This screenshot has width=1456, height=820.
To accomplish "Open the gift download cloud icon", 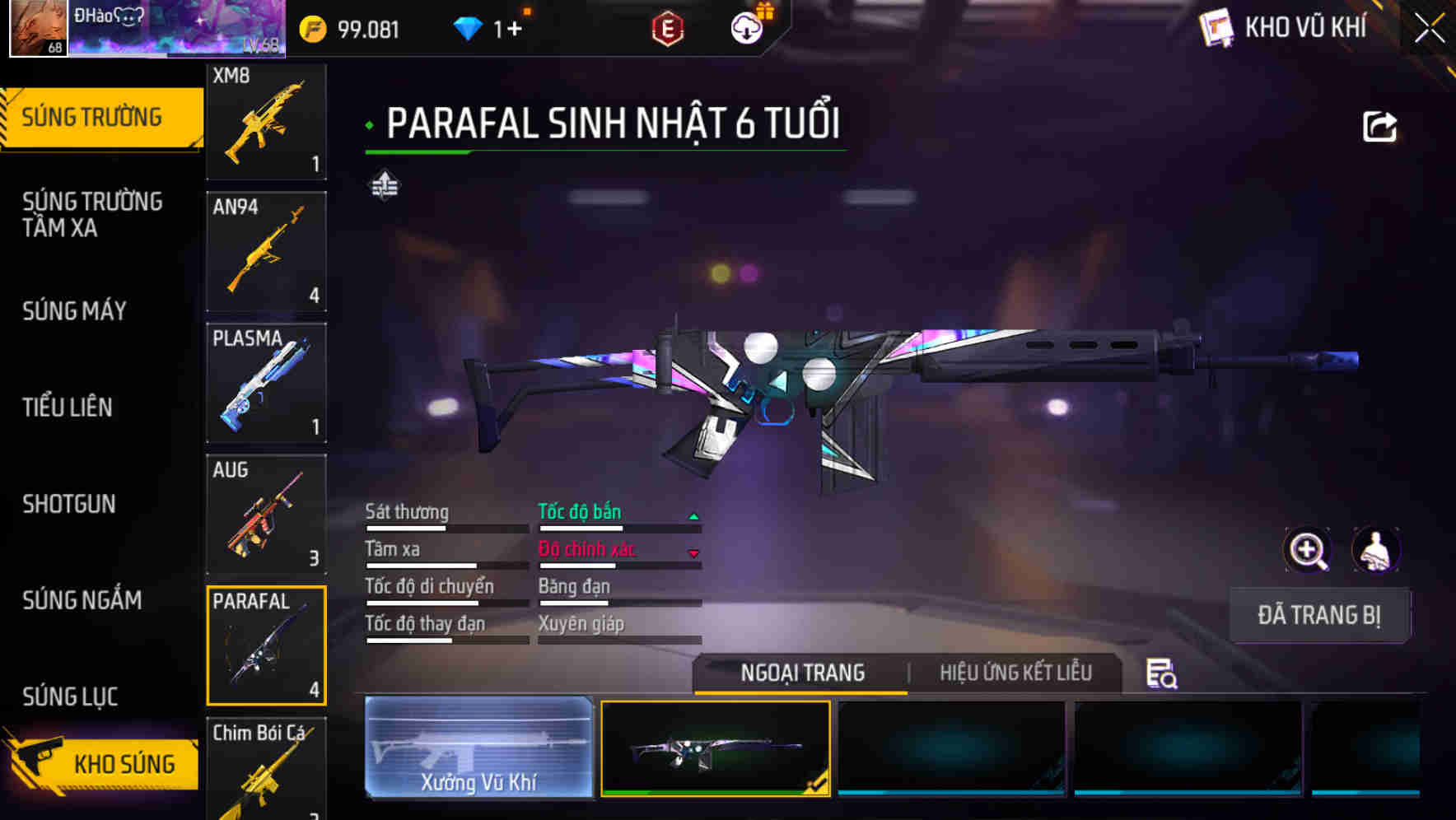I will [x=746, y=26].
